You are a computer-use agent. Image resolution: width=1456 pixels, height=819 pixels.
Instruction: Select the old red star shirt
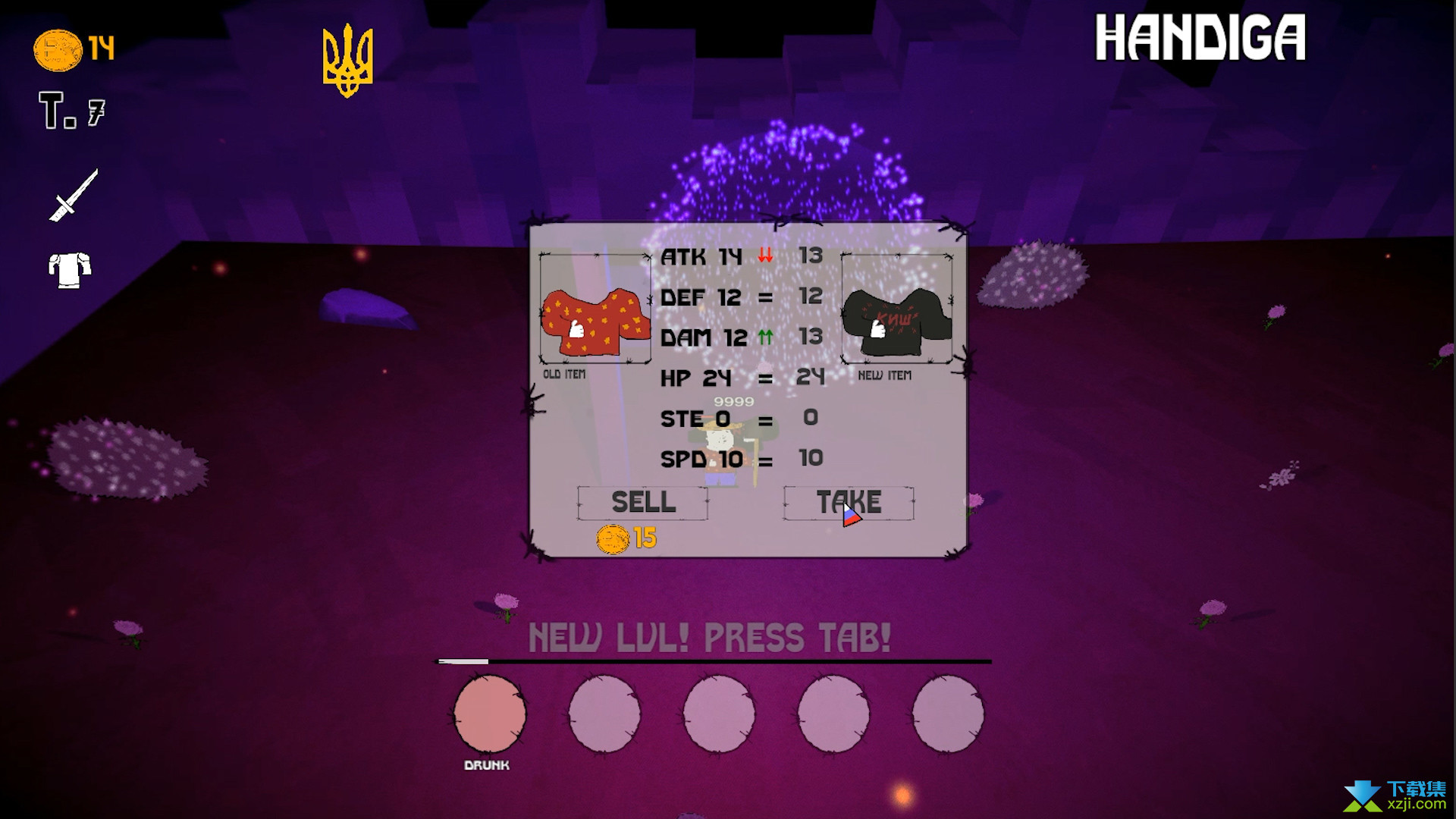(595, 310)
